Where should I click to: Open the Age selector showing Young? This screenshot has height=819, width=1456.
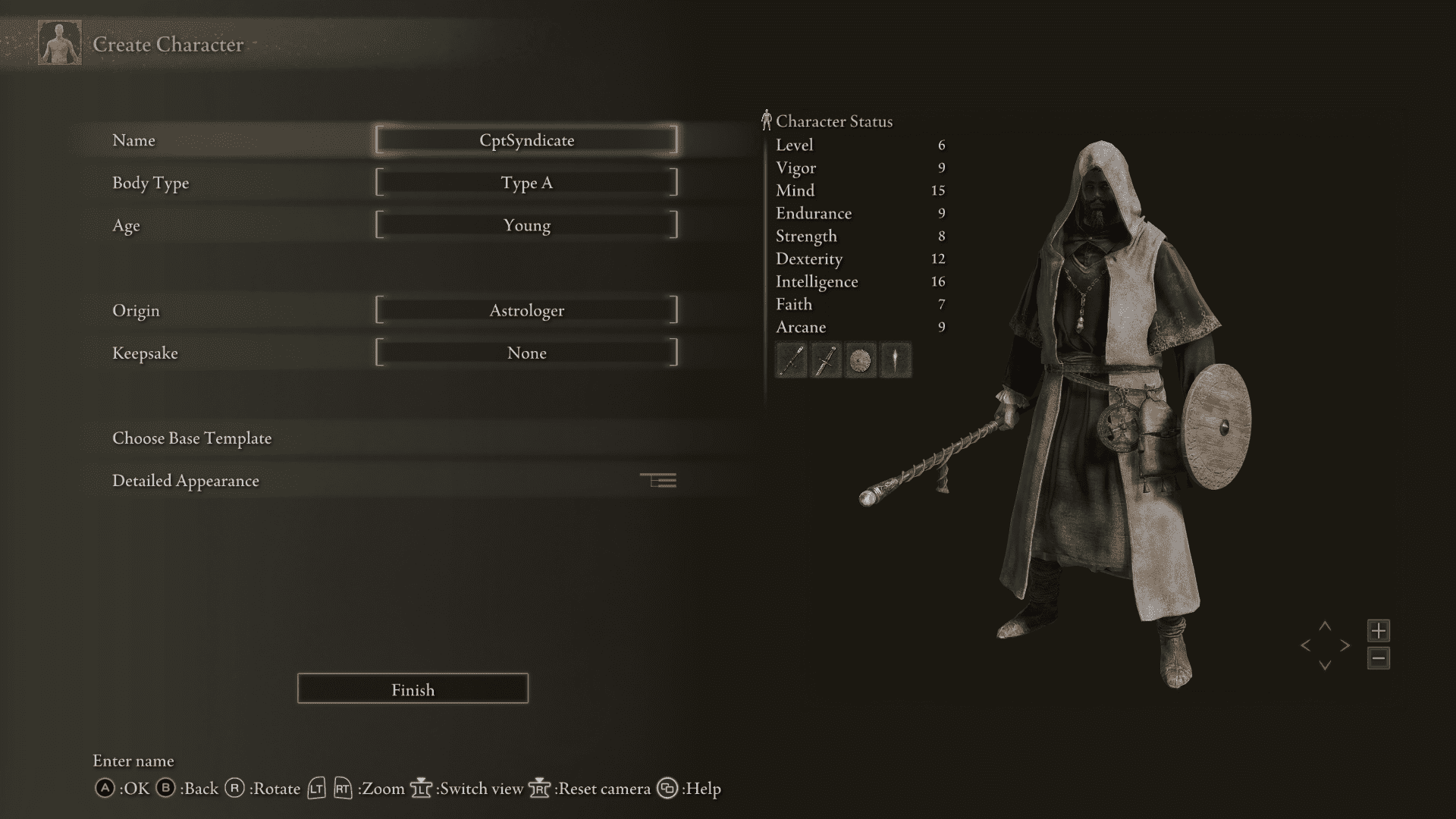(527, 224)
